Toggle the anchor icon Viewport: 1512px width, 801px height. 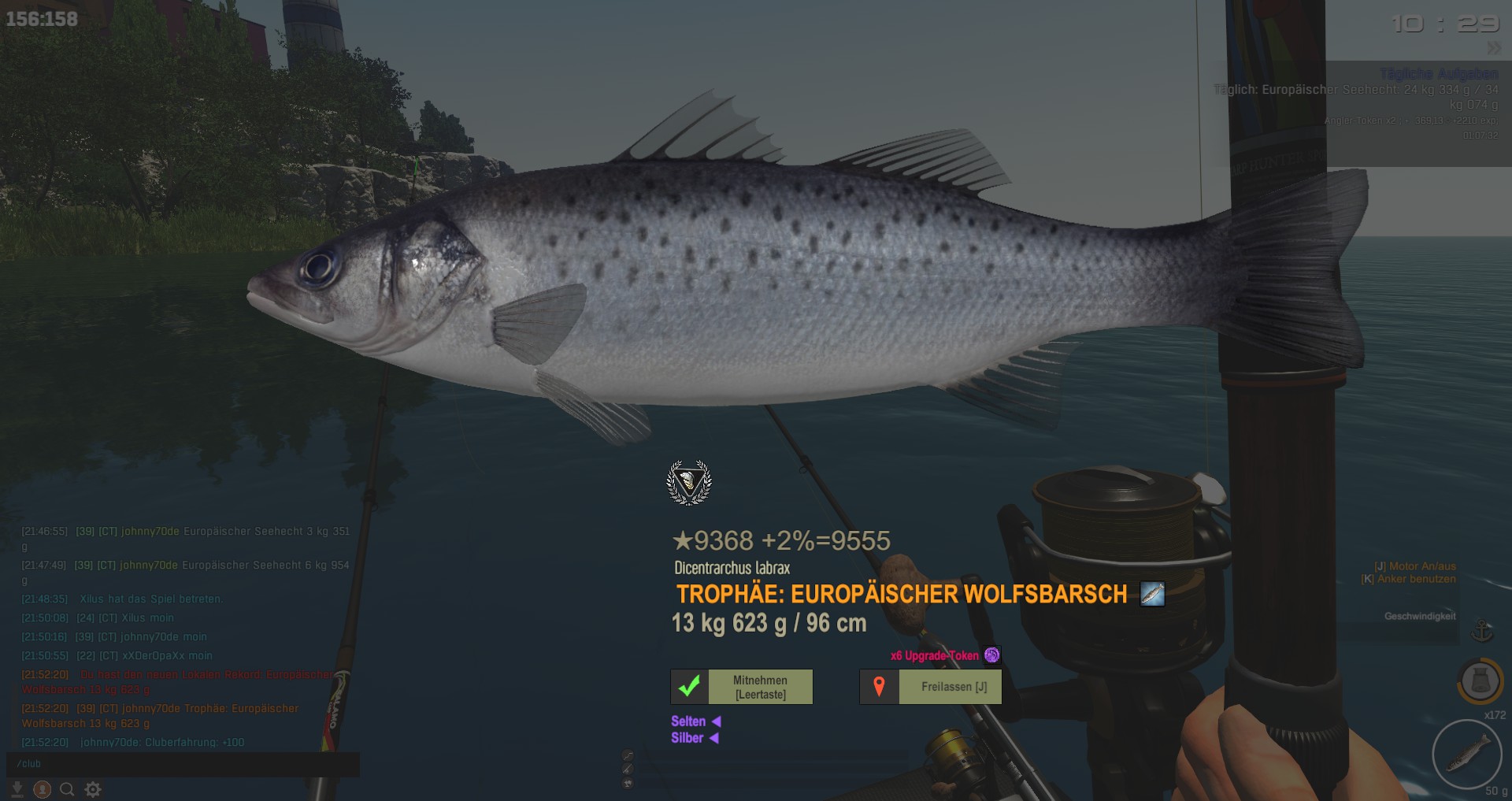coord(1482,631)
